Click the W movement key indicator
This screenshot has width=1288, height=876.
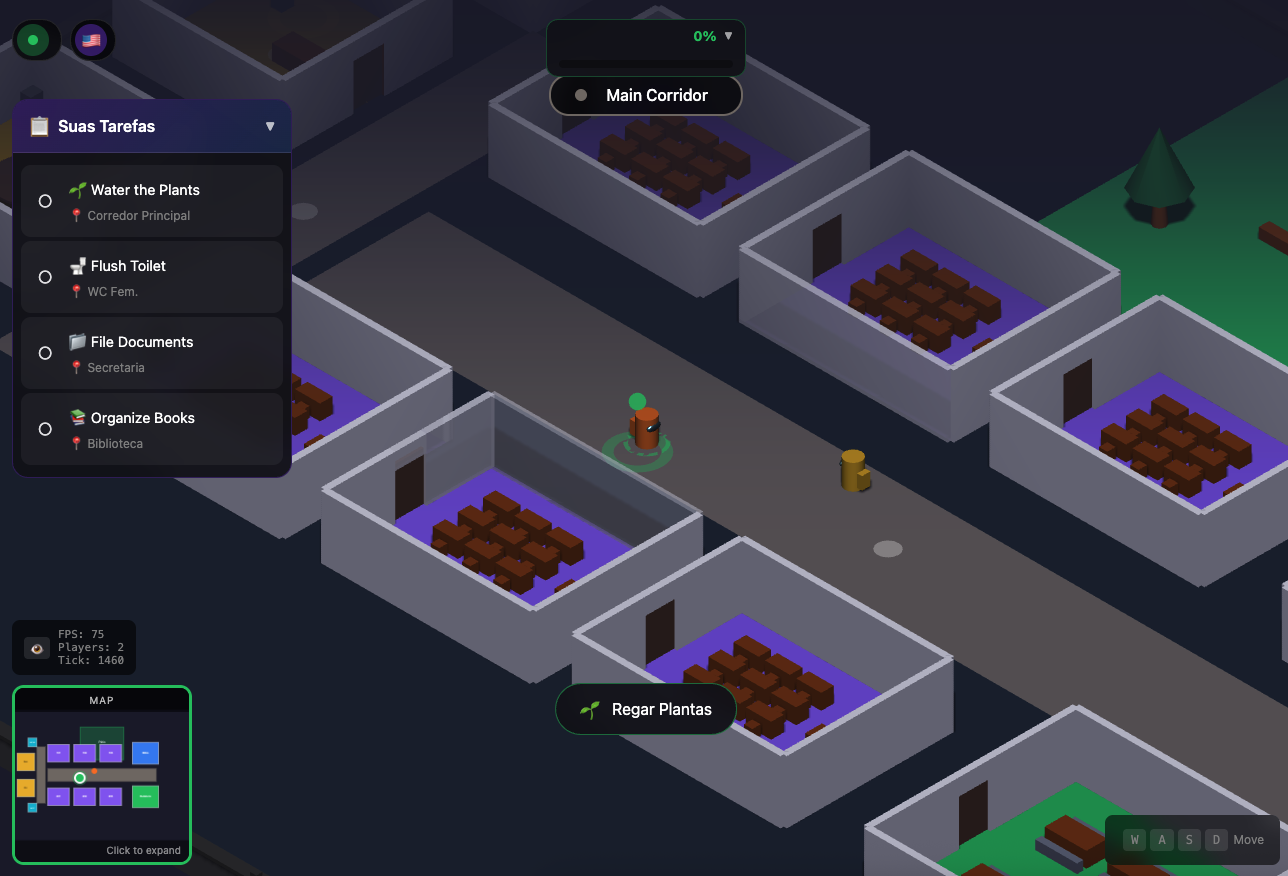click(1134, 840)
